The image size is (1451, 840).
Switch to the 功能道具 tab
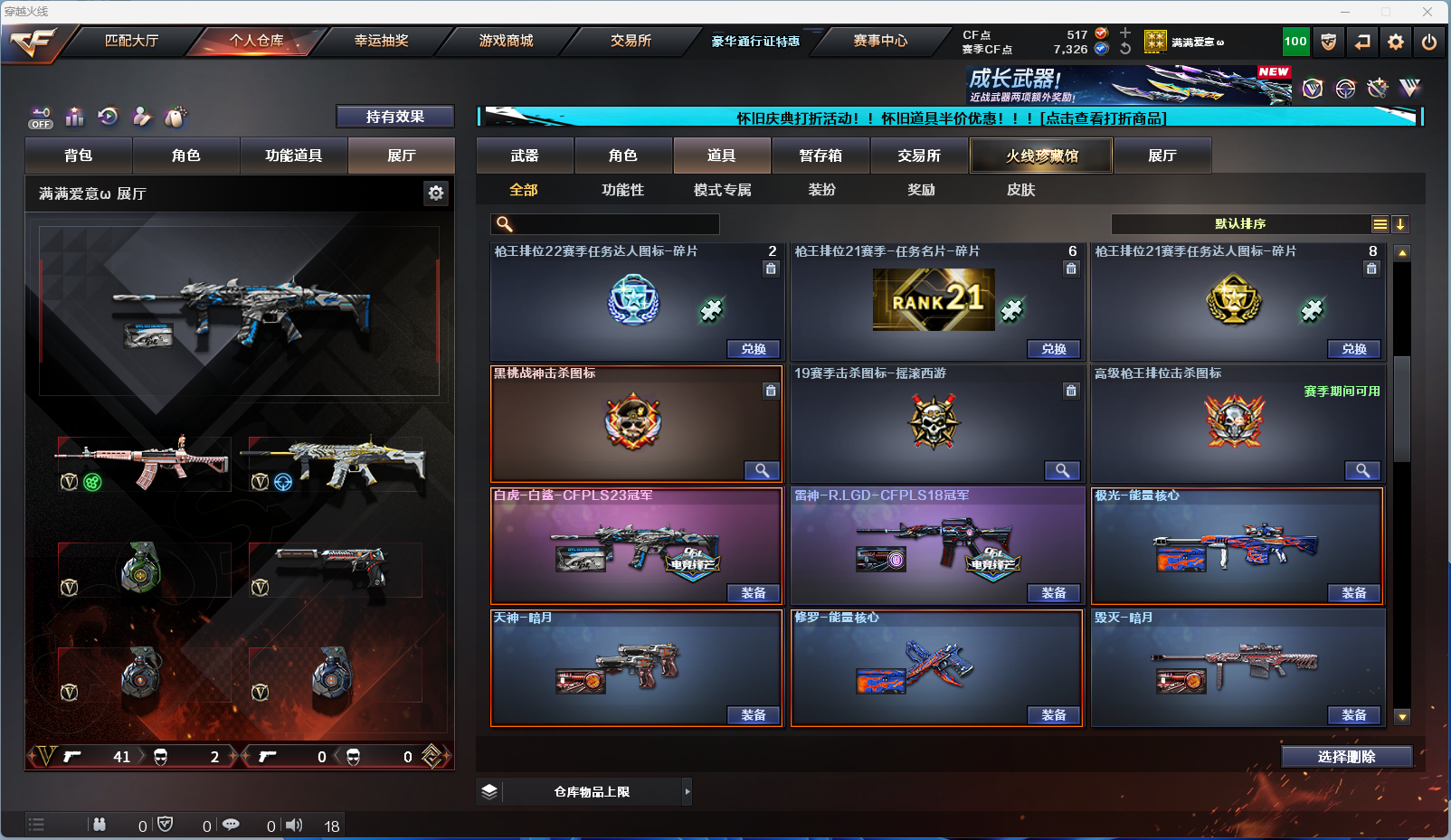(293, 156)
